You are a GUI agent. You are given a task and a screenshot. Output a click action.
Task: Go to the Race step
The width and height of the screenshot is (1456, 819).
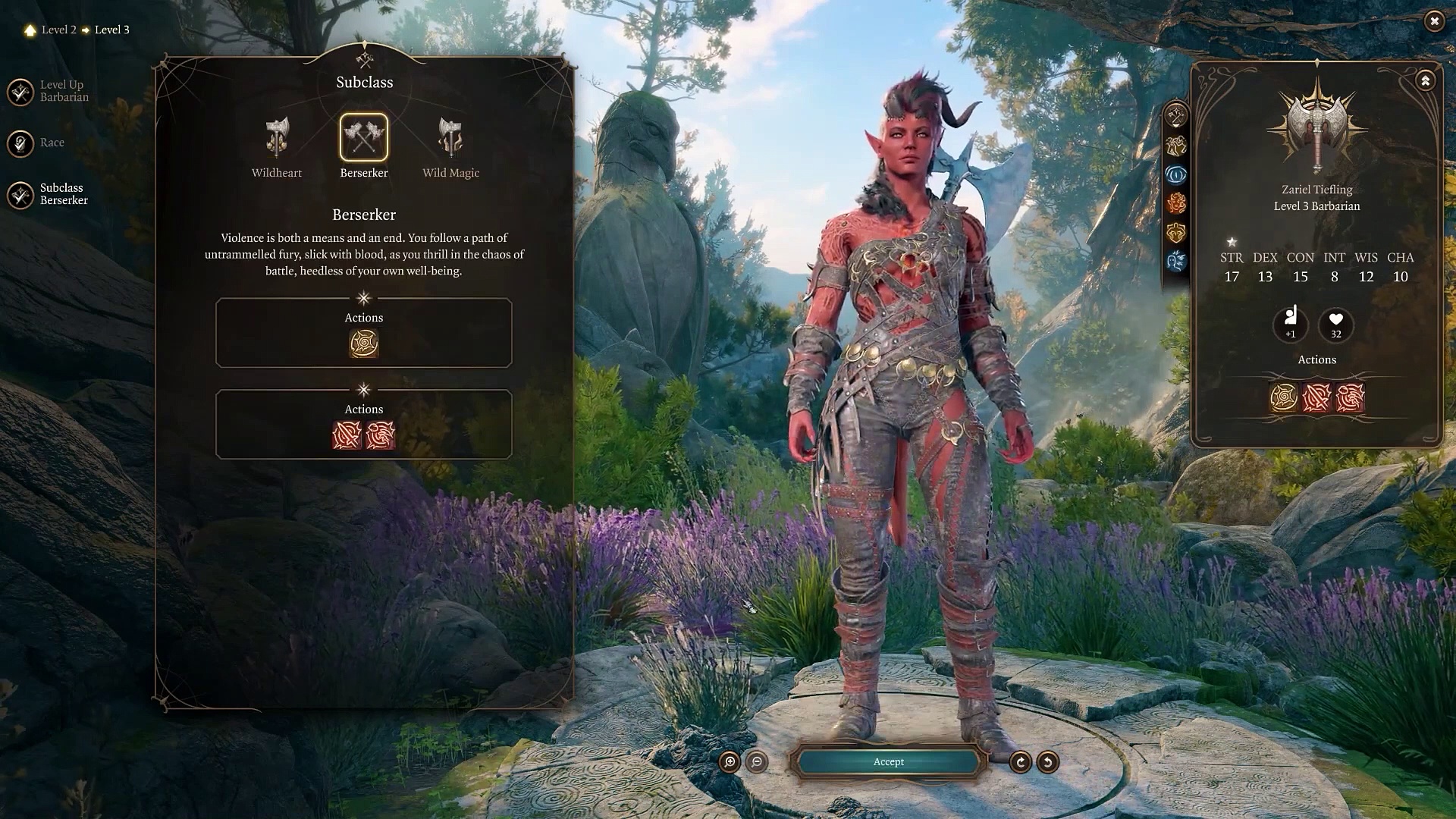[21, 143]
